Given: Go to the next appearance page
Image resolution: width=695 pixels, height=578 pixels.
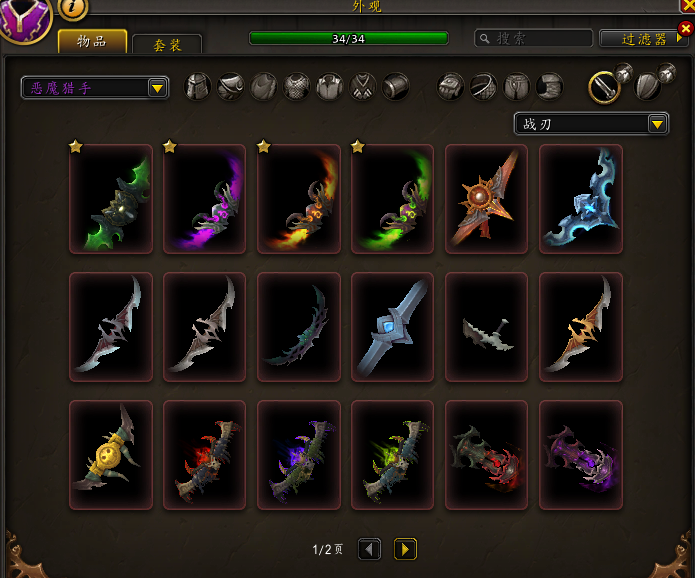Looking at the screenshot, I should [x=405, y=549].
